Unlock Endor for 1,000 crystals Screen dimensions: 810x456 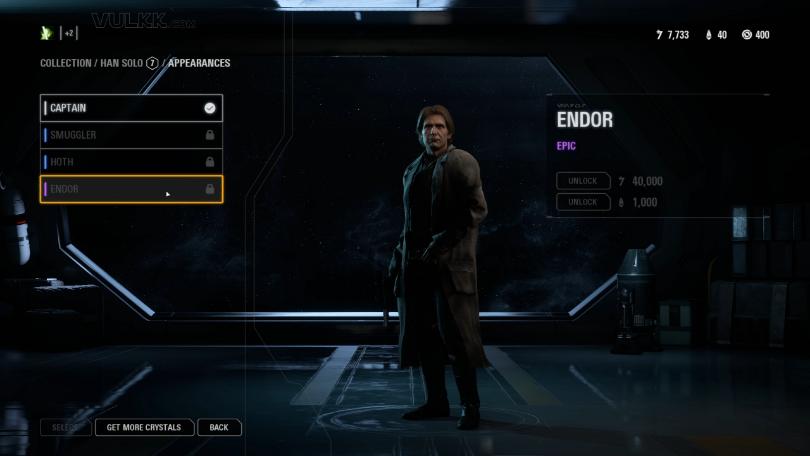click(583, 202)
